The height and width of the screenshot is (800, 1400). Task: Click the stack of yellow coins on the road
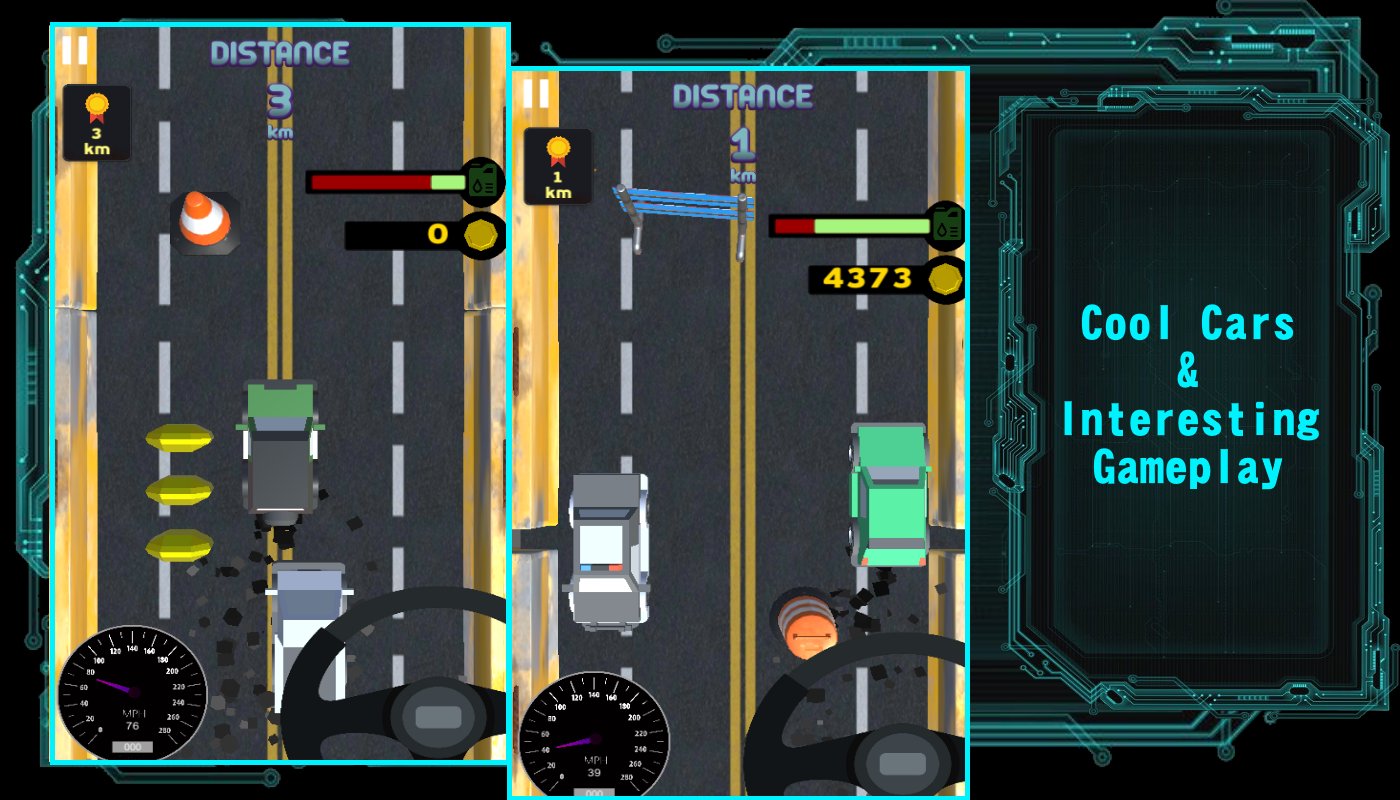178,490
